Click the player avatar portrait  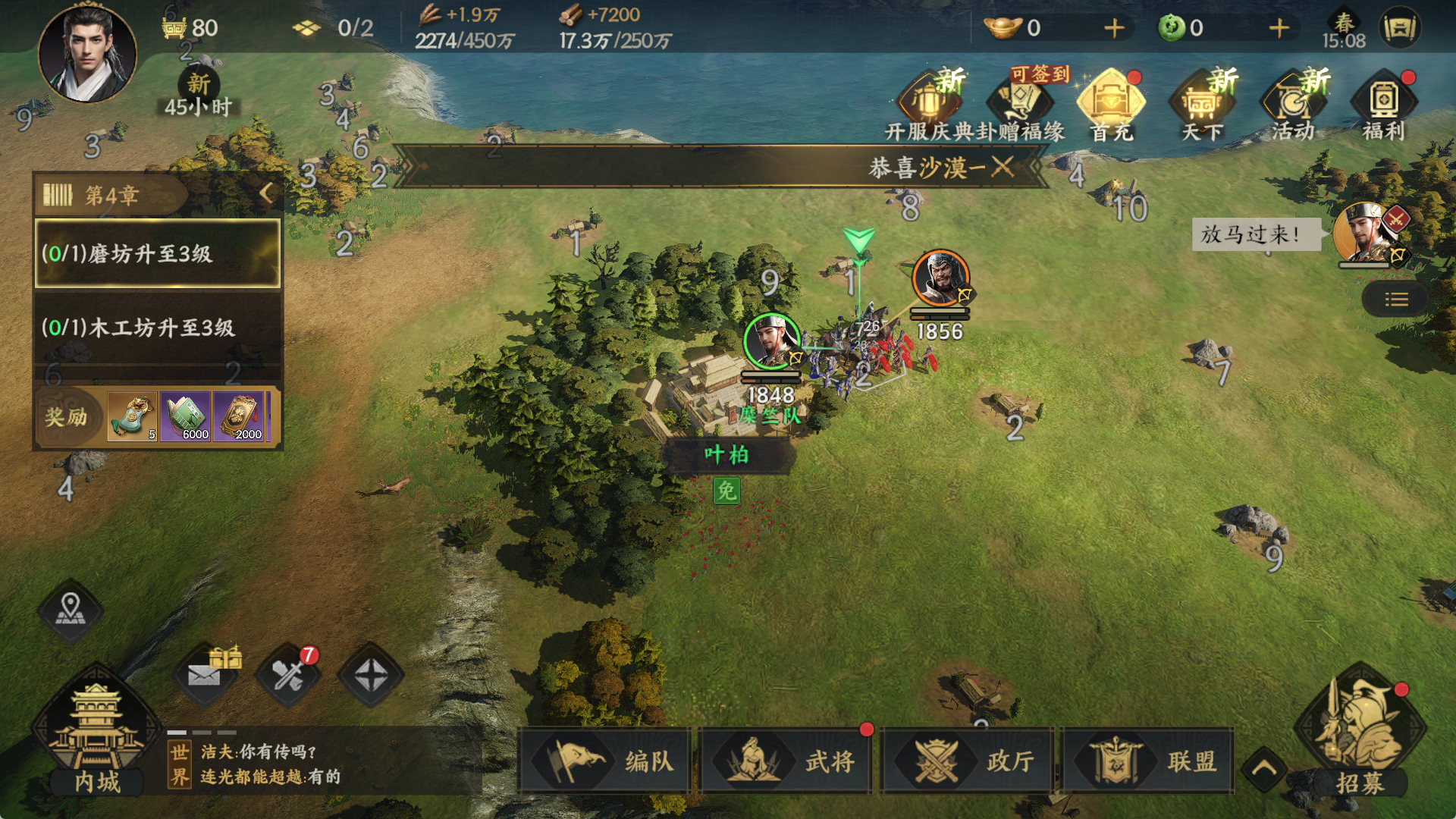pos(88,53)
